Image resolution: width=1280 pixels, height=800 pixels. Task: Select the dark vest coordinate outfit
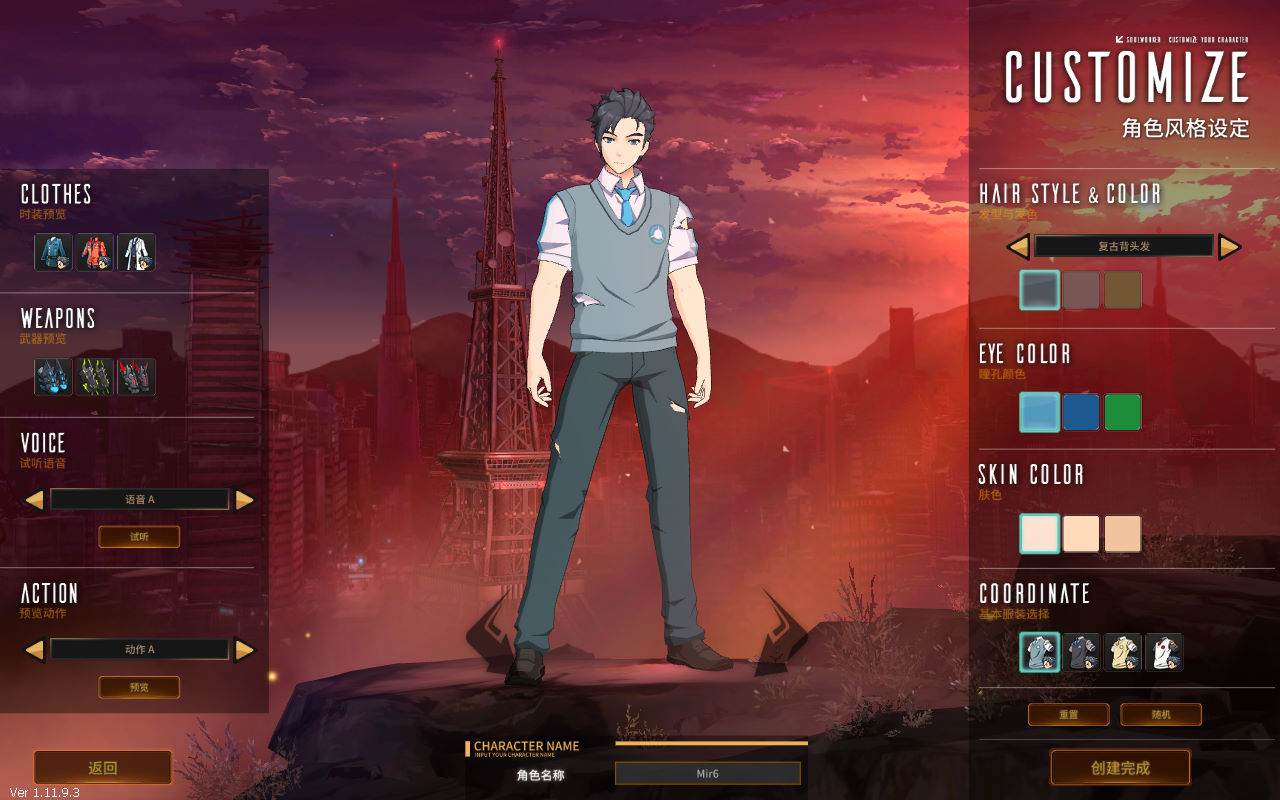1081,652
